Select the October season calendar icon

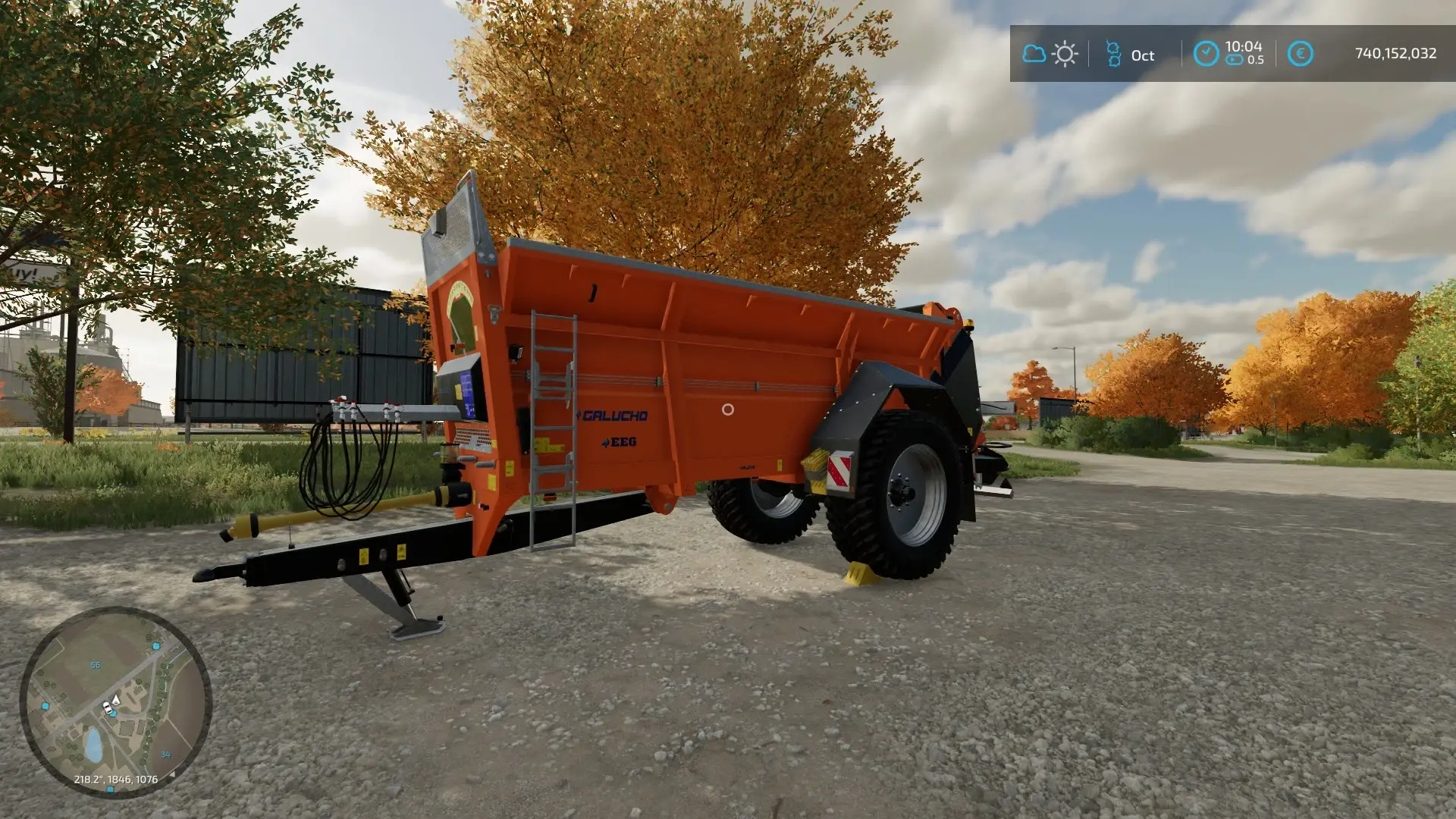1113,54
